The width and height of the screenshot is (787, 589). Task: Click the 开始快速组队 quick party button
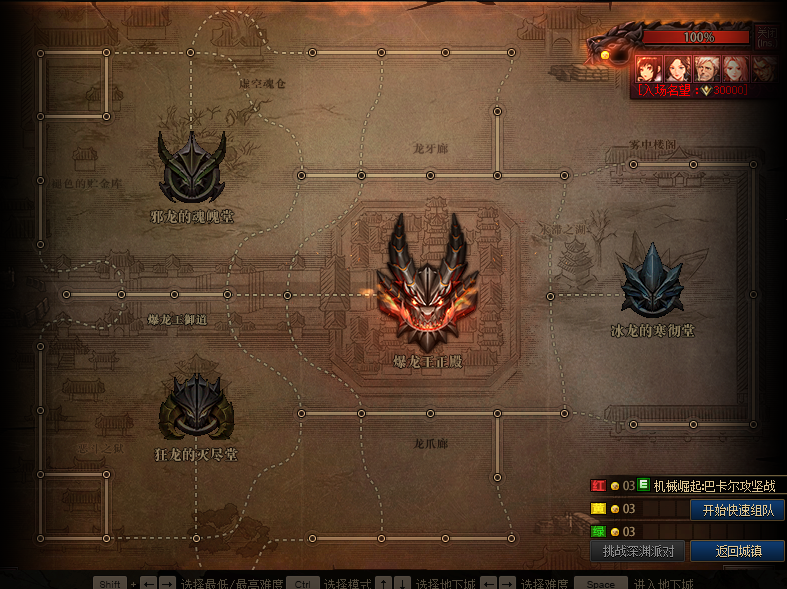[737, 510]
